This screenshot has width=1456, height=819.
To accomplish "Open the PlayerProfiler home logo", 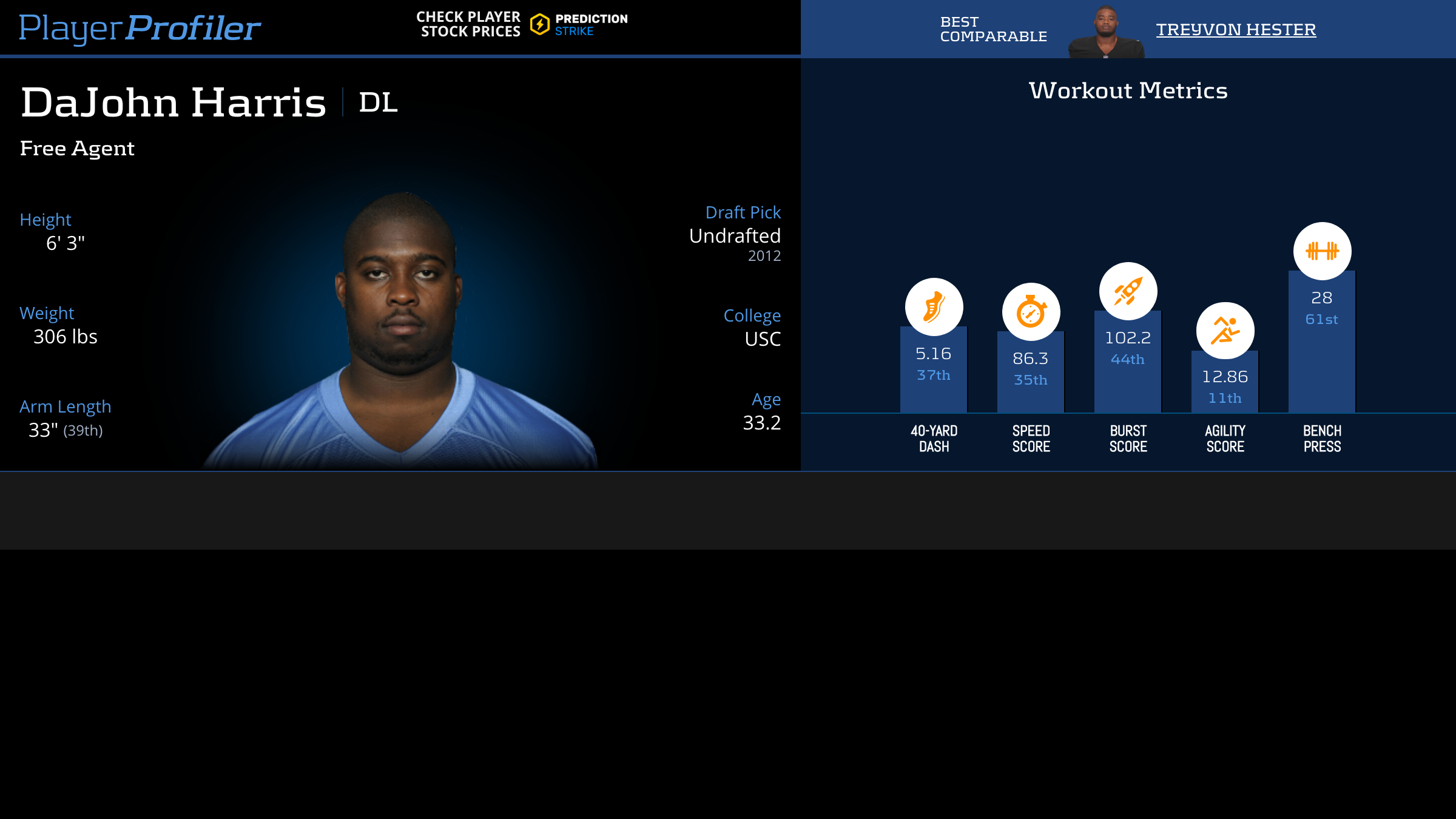I will 140,28.
